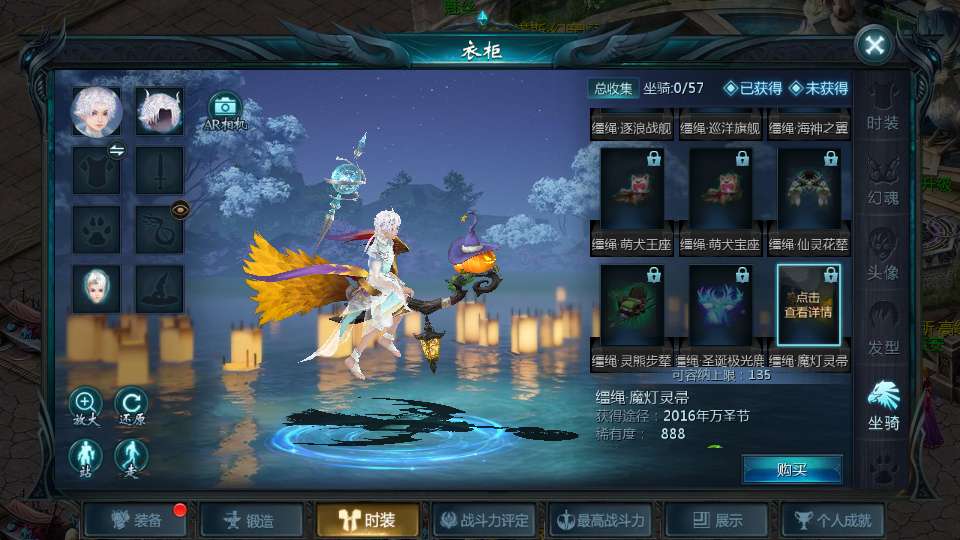
Task: Open the 个人成就 achievements tab
Action: [x=833, y=520]
